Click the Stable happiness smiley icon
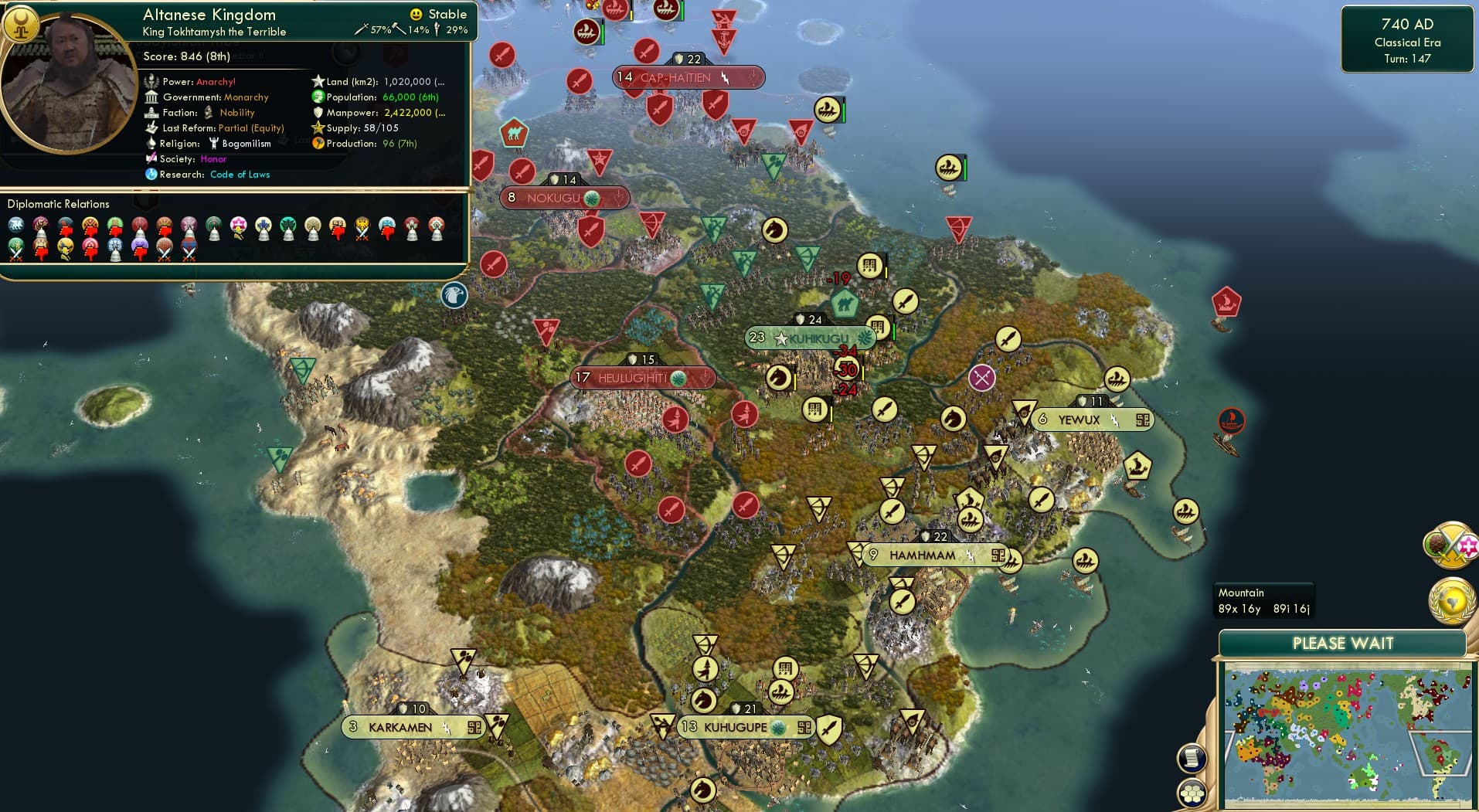 coord(416,14)
